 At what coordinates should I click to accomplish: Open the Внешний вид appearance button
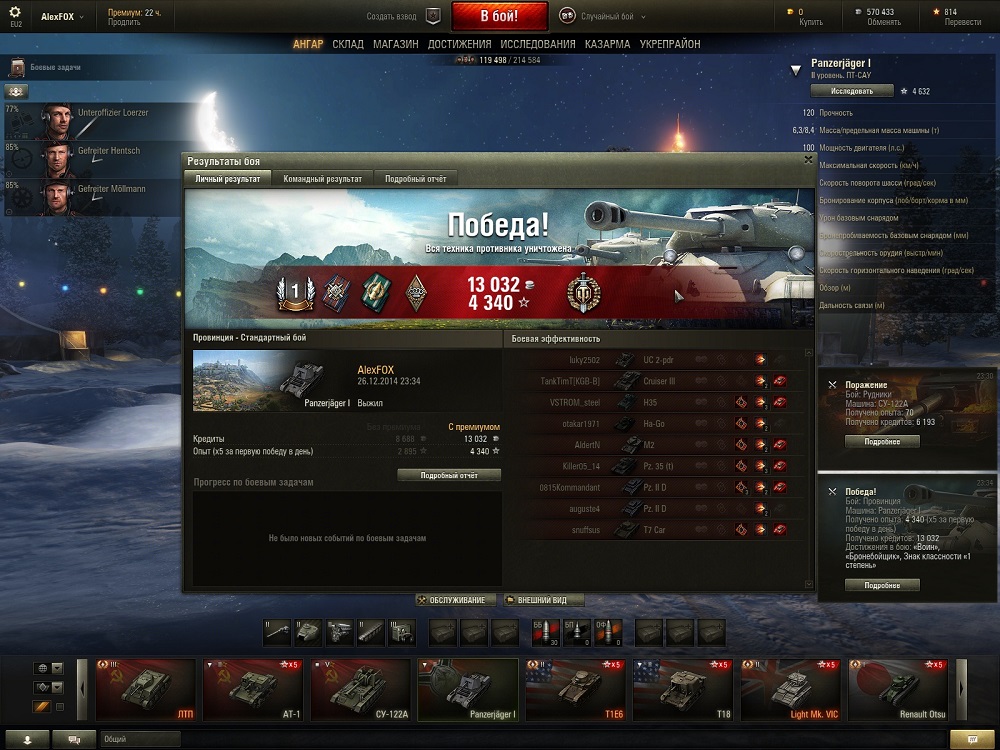click(543, 600)
